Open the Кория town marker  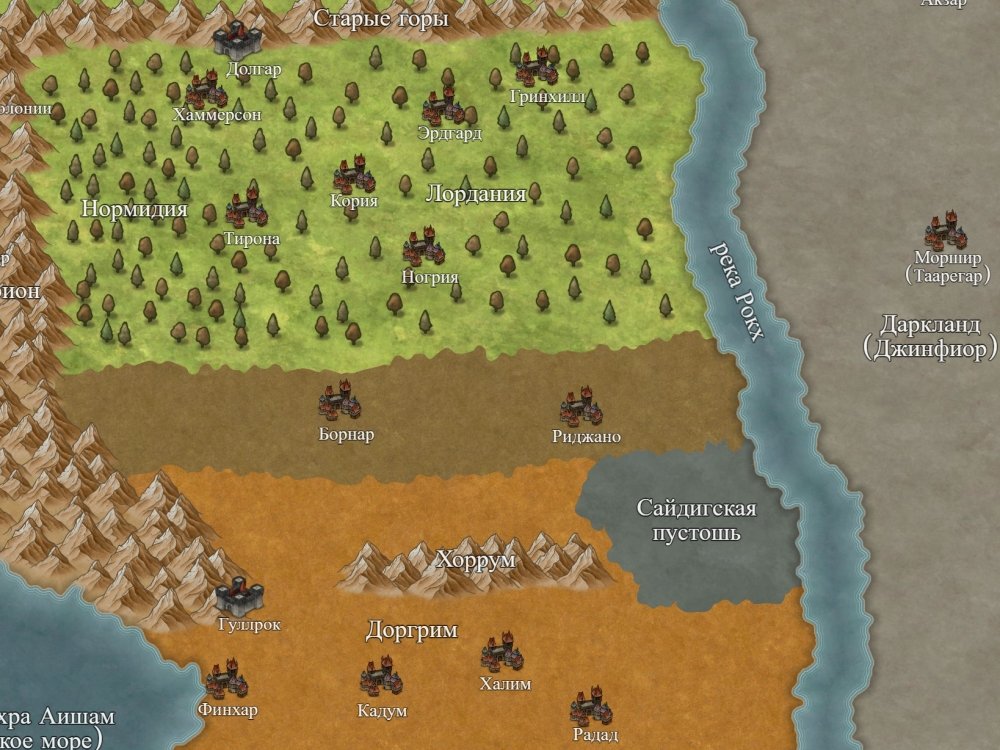[x=353, y=176]
